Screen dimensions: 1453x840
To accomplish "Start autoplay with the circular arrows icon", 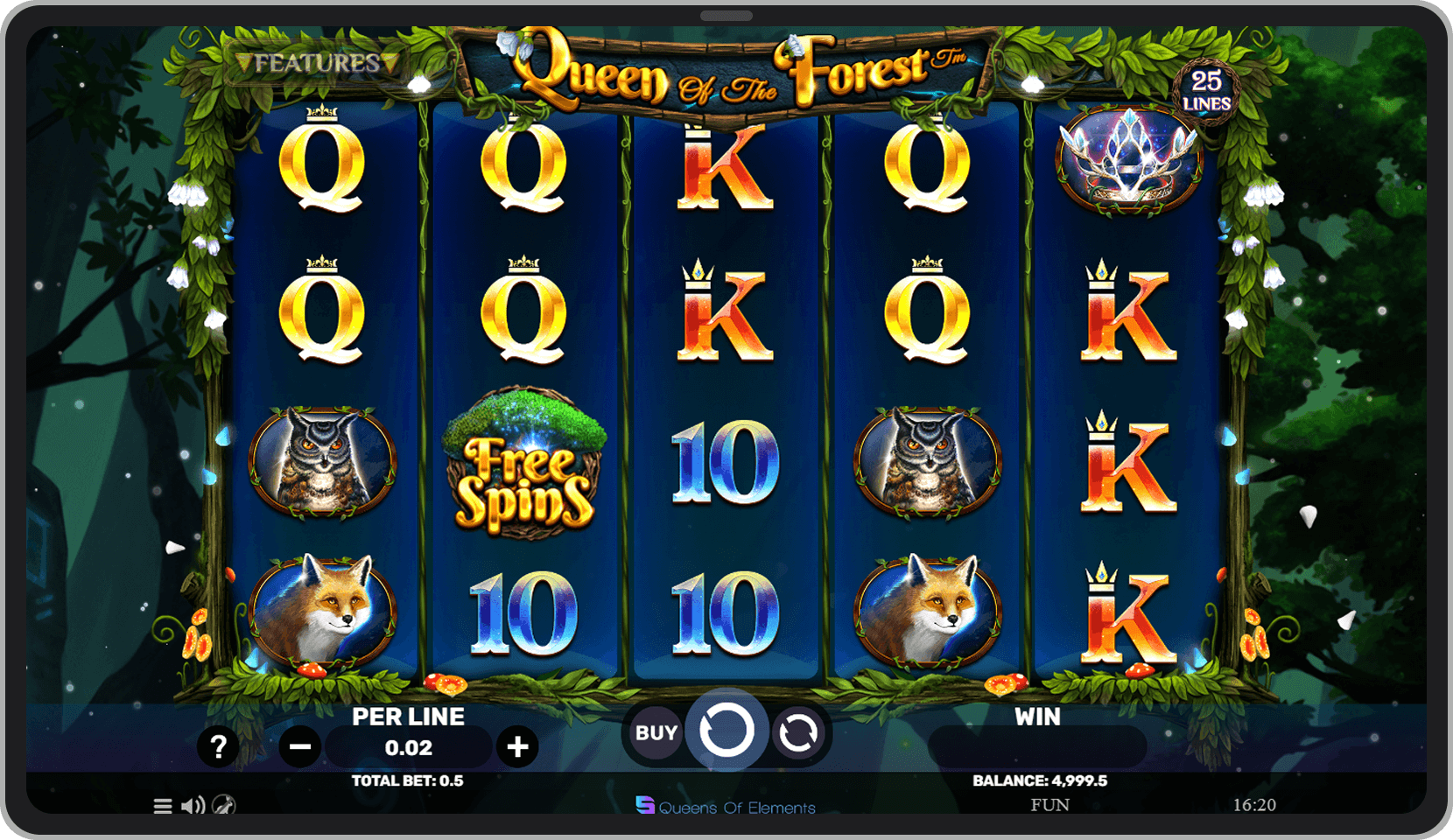I will click(799, 732).
